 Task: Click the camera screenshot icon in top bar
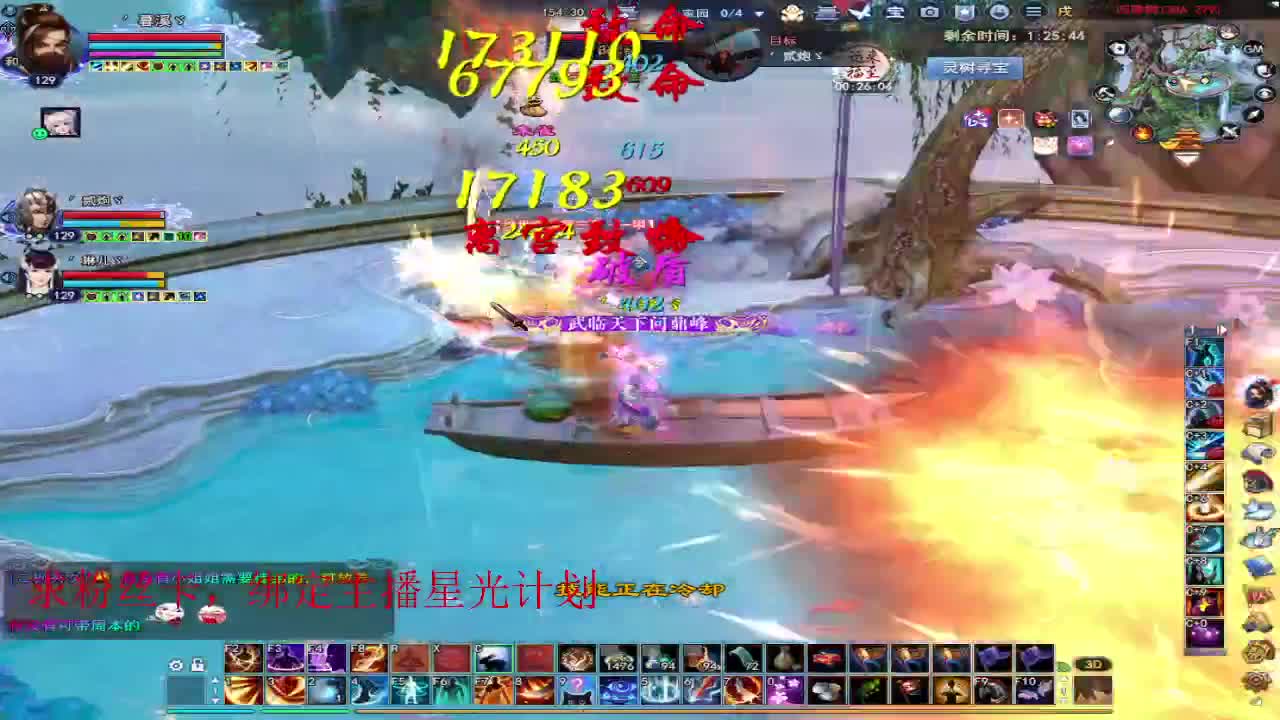point(930,12)
